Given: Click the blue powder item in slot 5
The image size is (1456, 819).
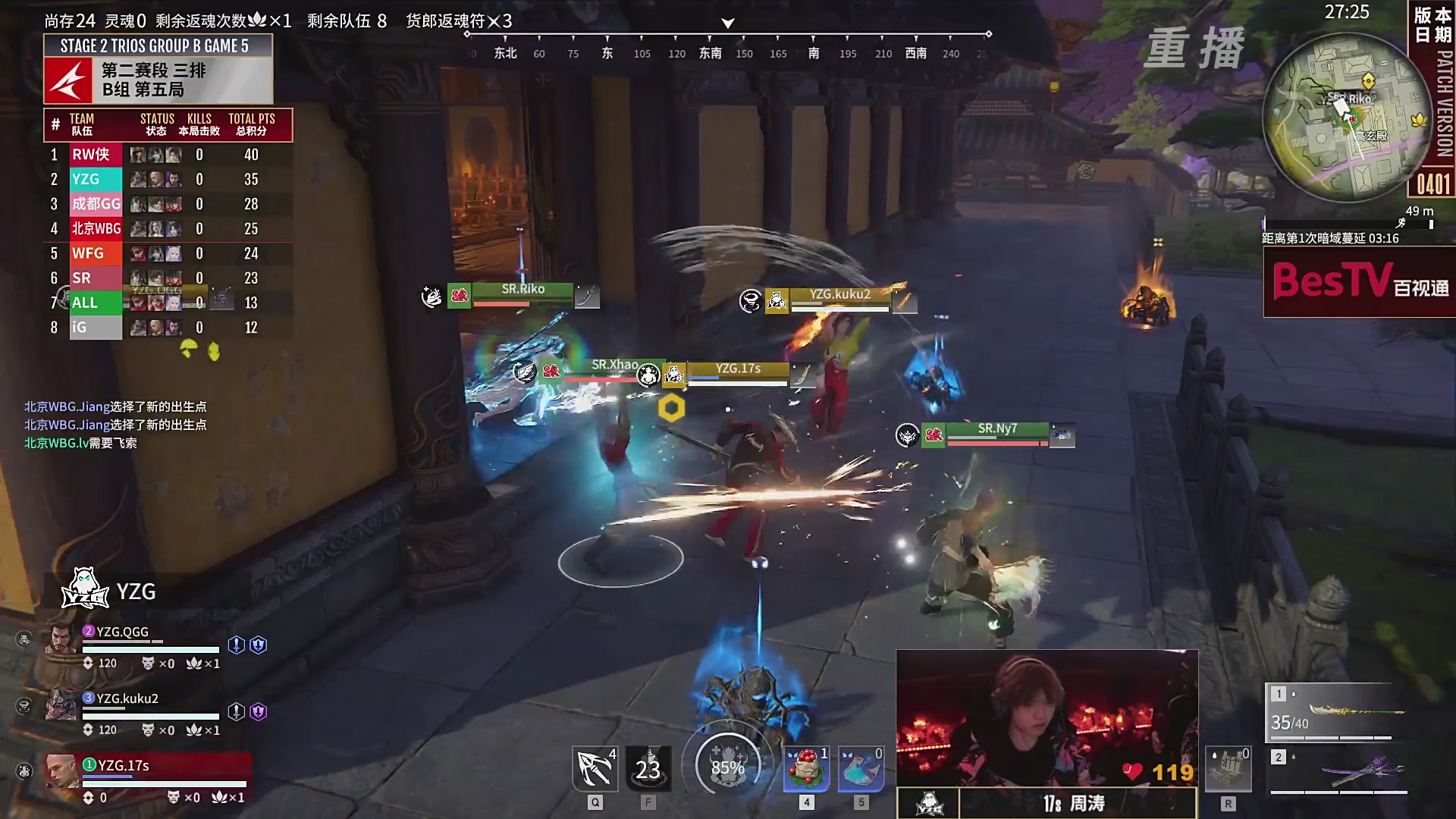Looking at the screenshot, I should coord(861,768).
